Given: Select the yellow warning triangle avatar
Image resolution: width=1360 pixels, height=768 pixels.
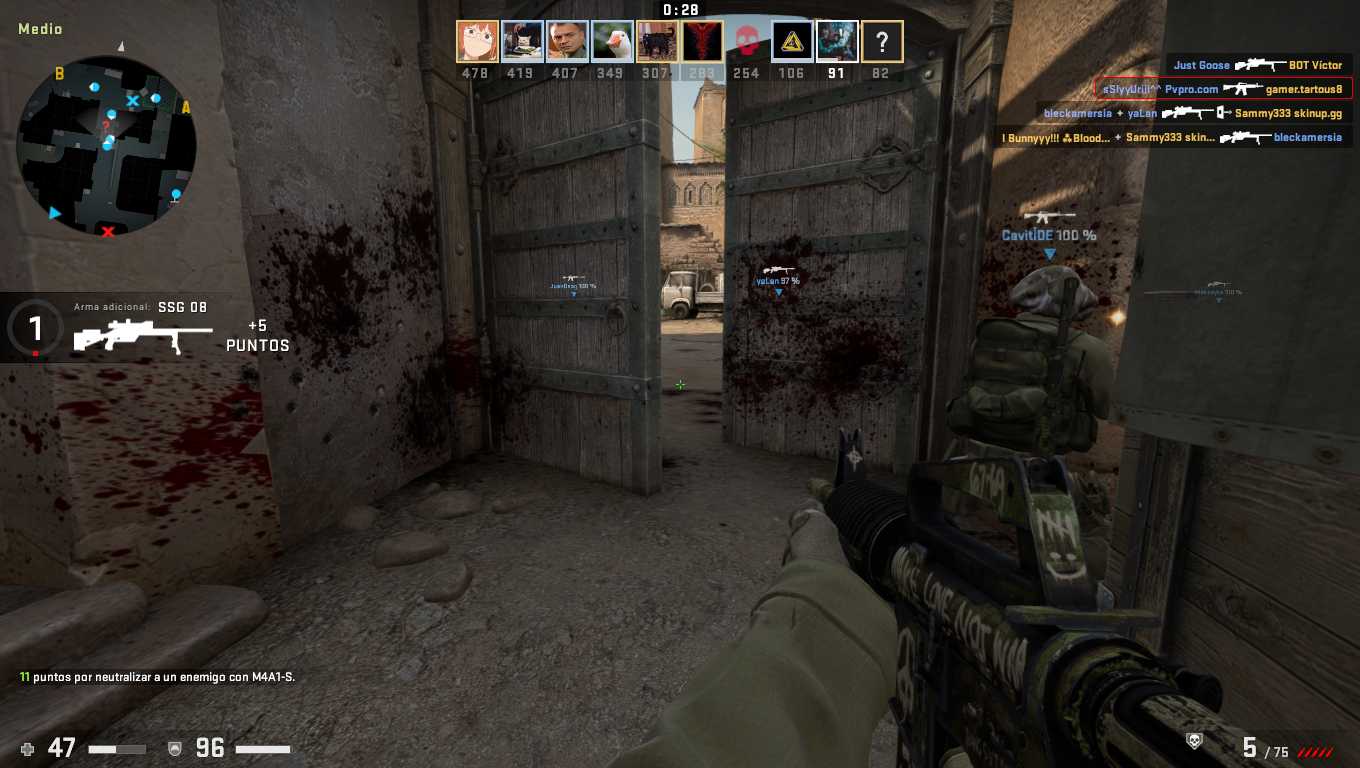Looking at the screenshot, I should click(x=792, y=42).
